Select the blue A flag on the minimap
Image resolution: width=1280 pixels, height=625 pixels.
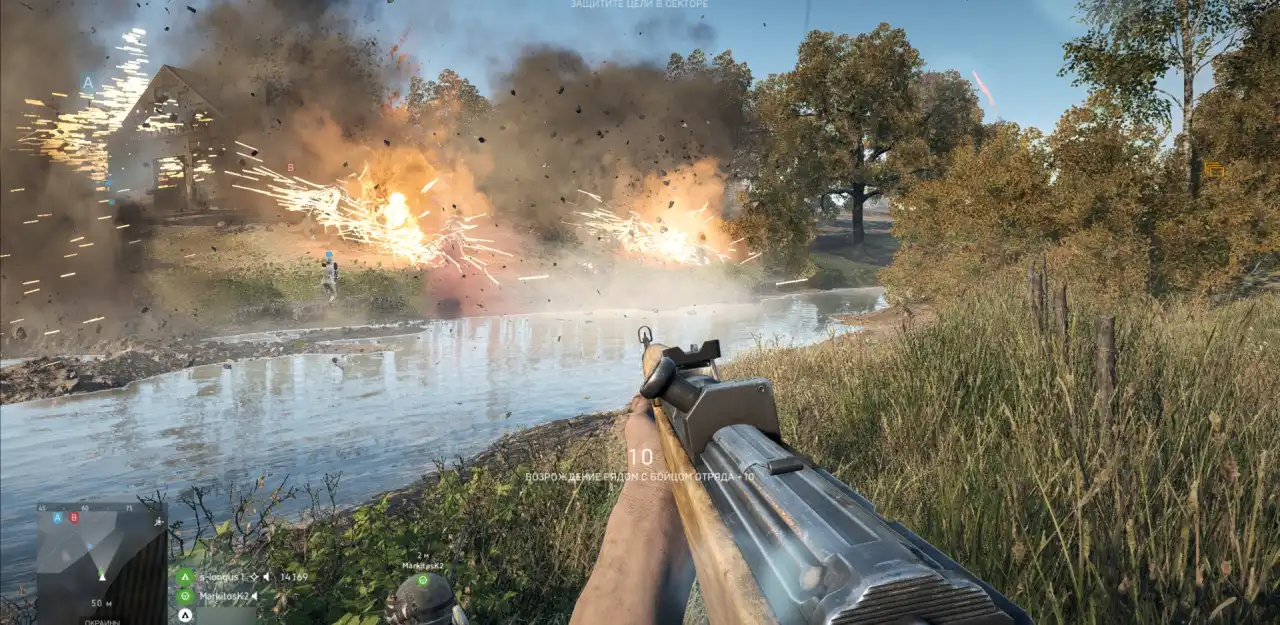tap(57, 518)
